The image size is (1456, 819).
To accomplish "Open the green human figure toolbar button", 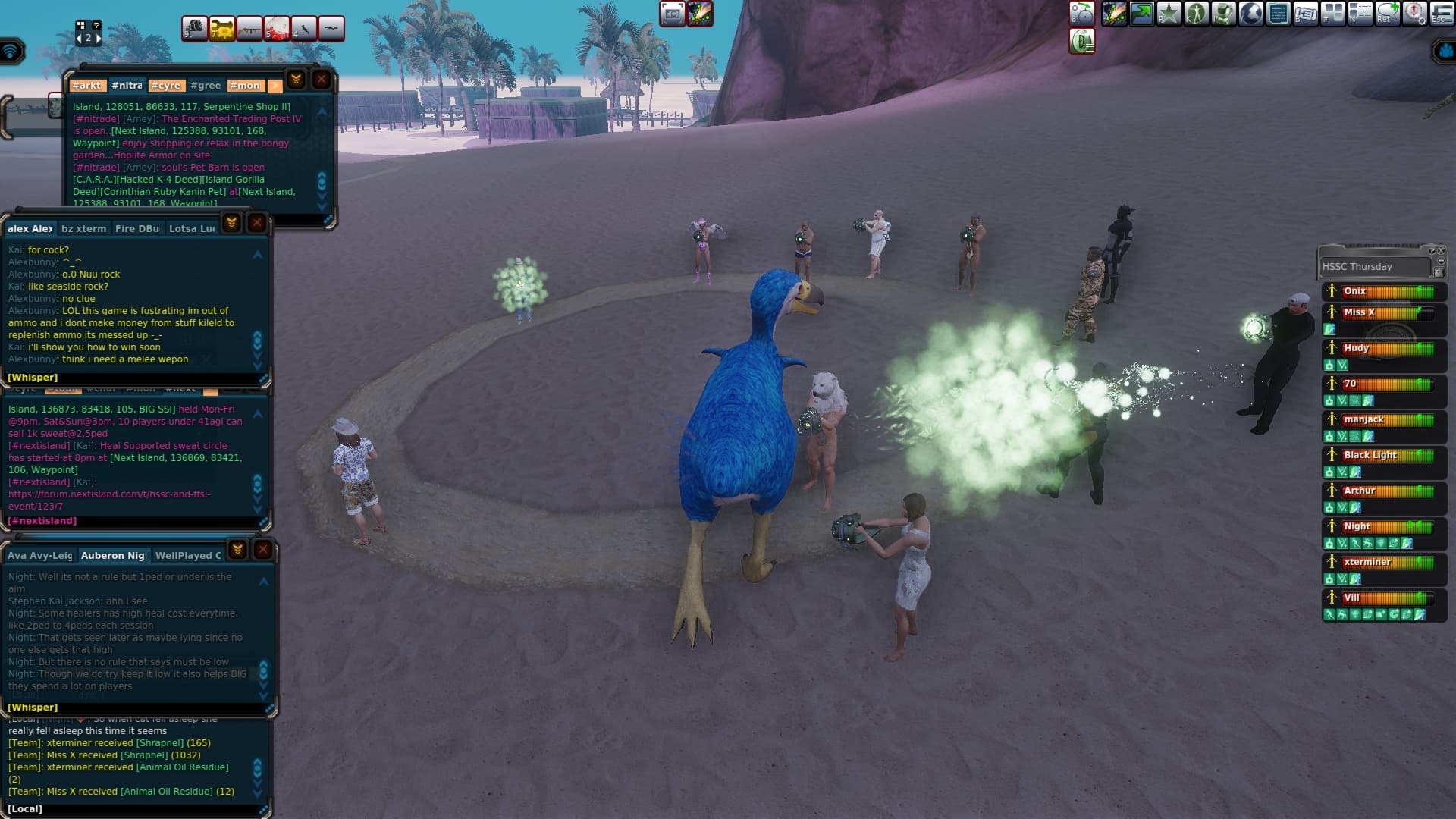I will click(x=1196, y=14).
